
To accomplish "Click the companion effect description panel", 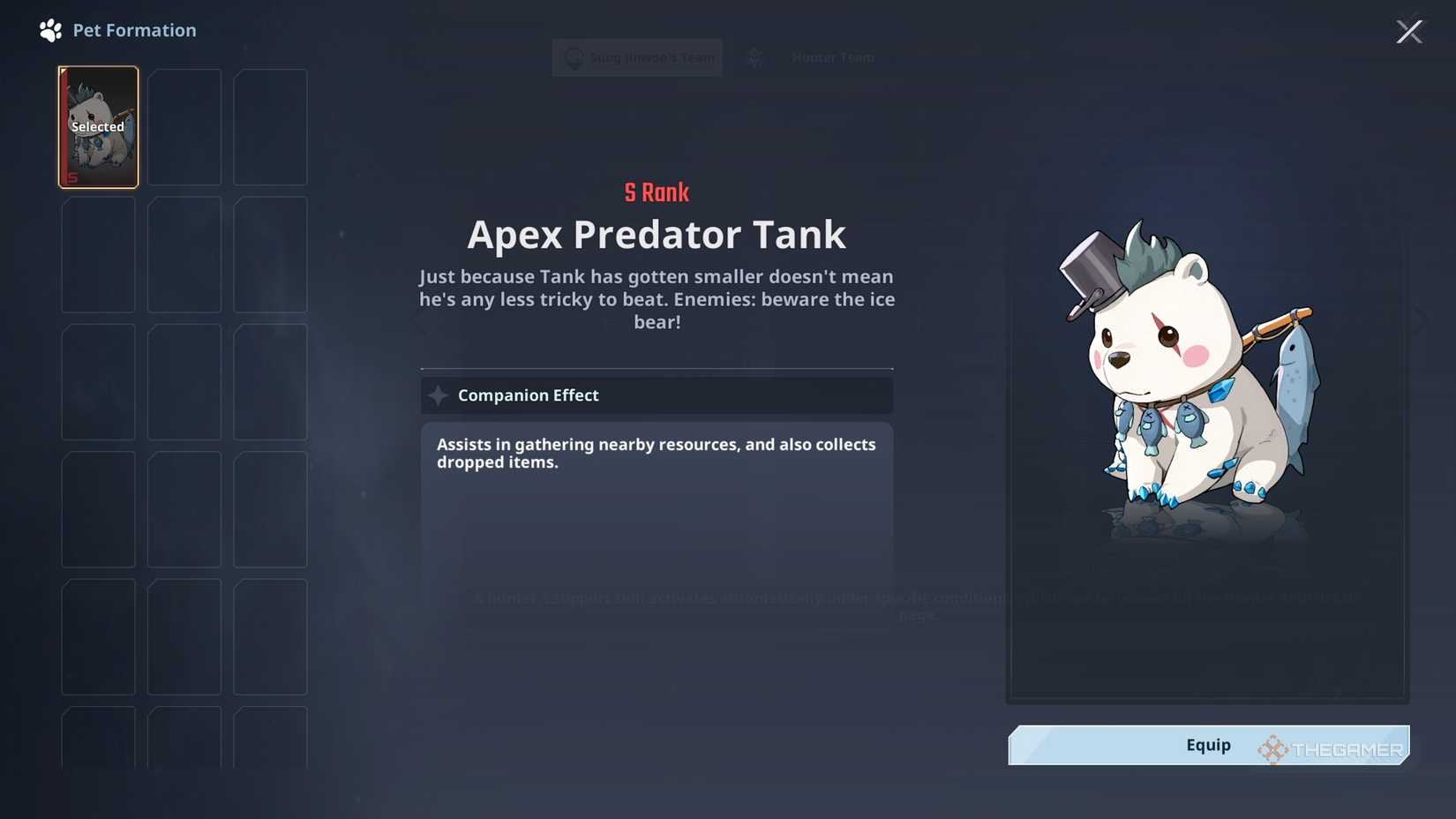I will (657, 494).
